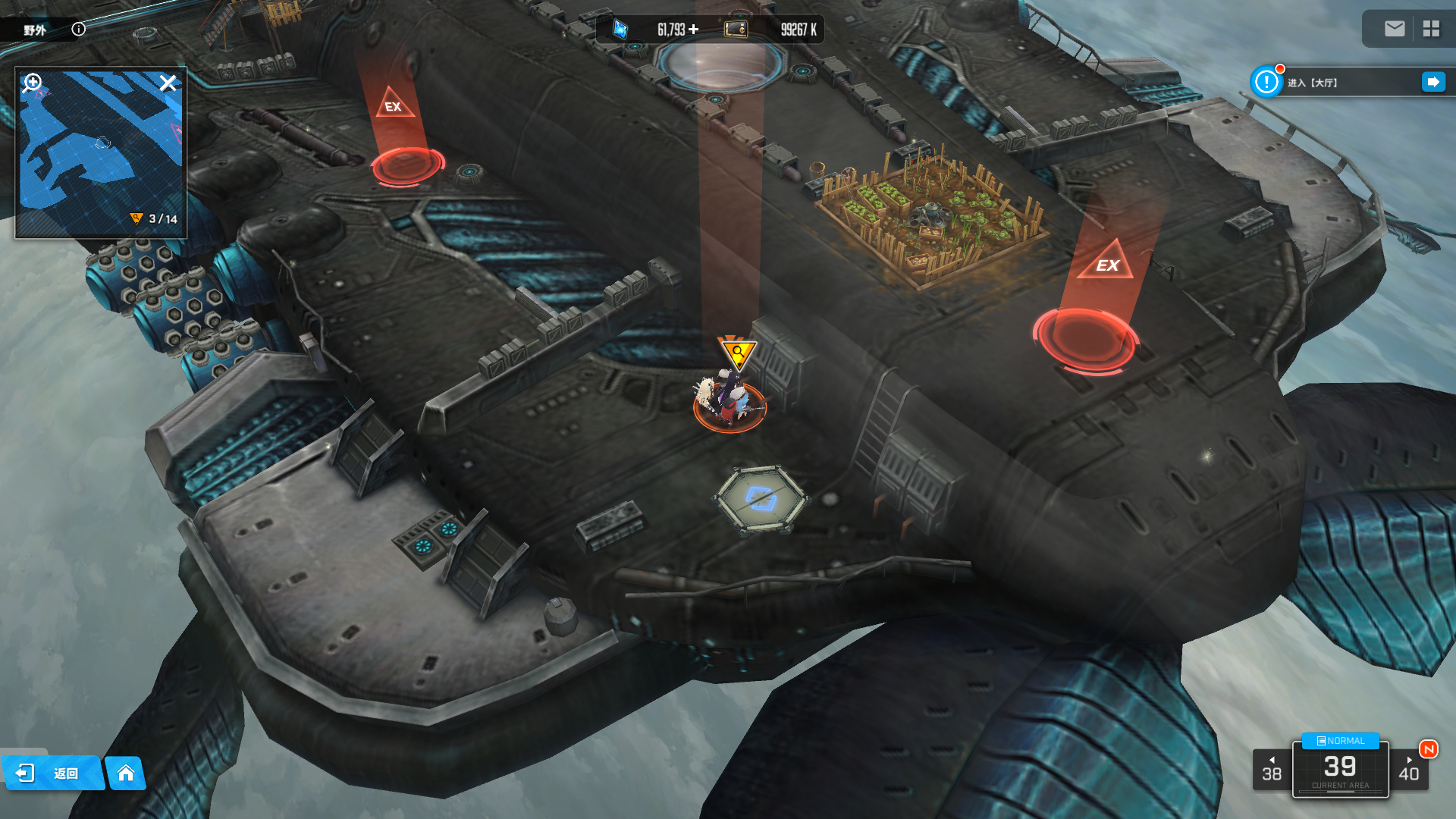
Task: Toggle the NORMAL difficulty tab
Action: click(x=1340, y=741)
